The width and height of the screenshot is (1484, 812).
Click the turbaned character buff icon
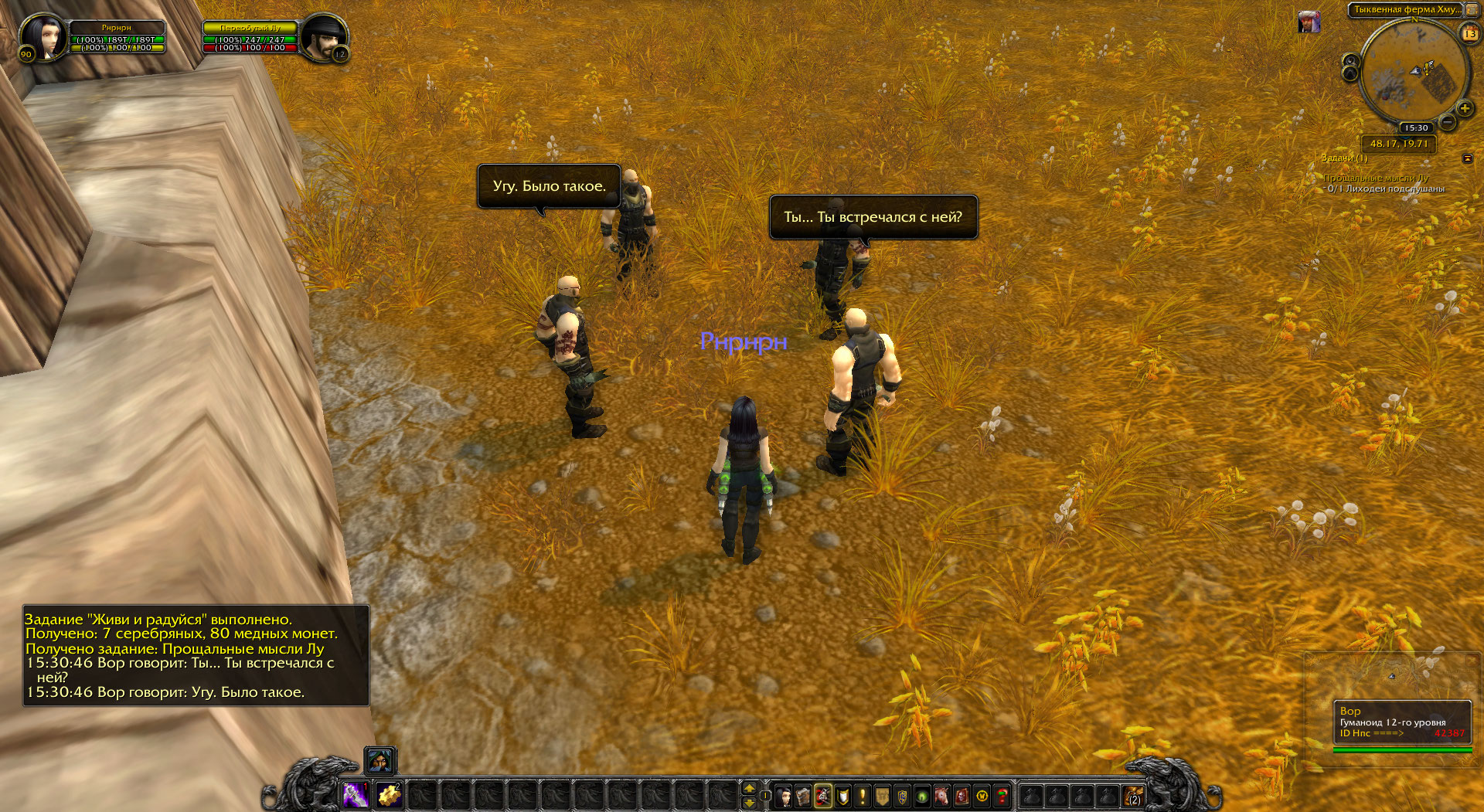[1309, 22]
